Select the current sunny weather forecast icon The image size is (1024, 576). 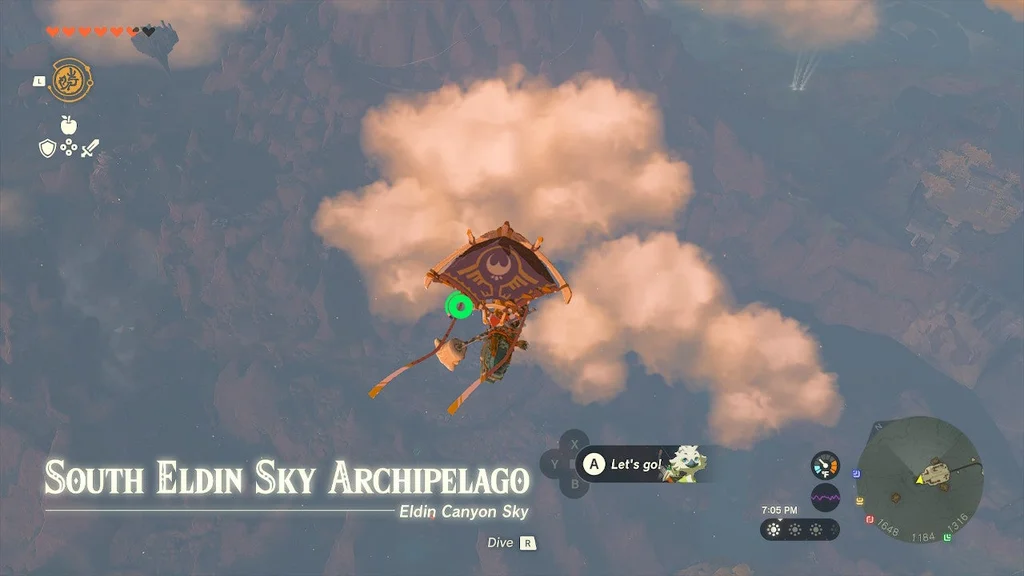pyautogui.click(x=774, y=530)
